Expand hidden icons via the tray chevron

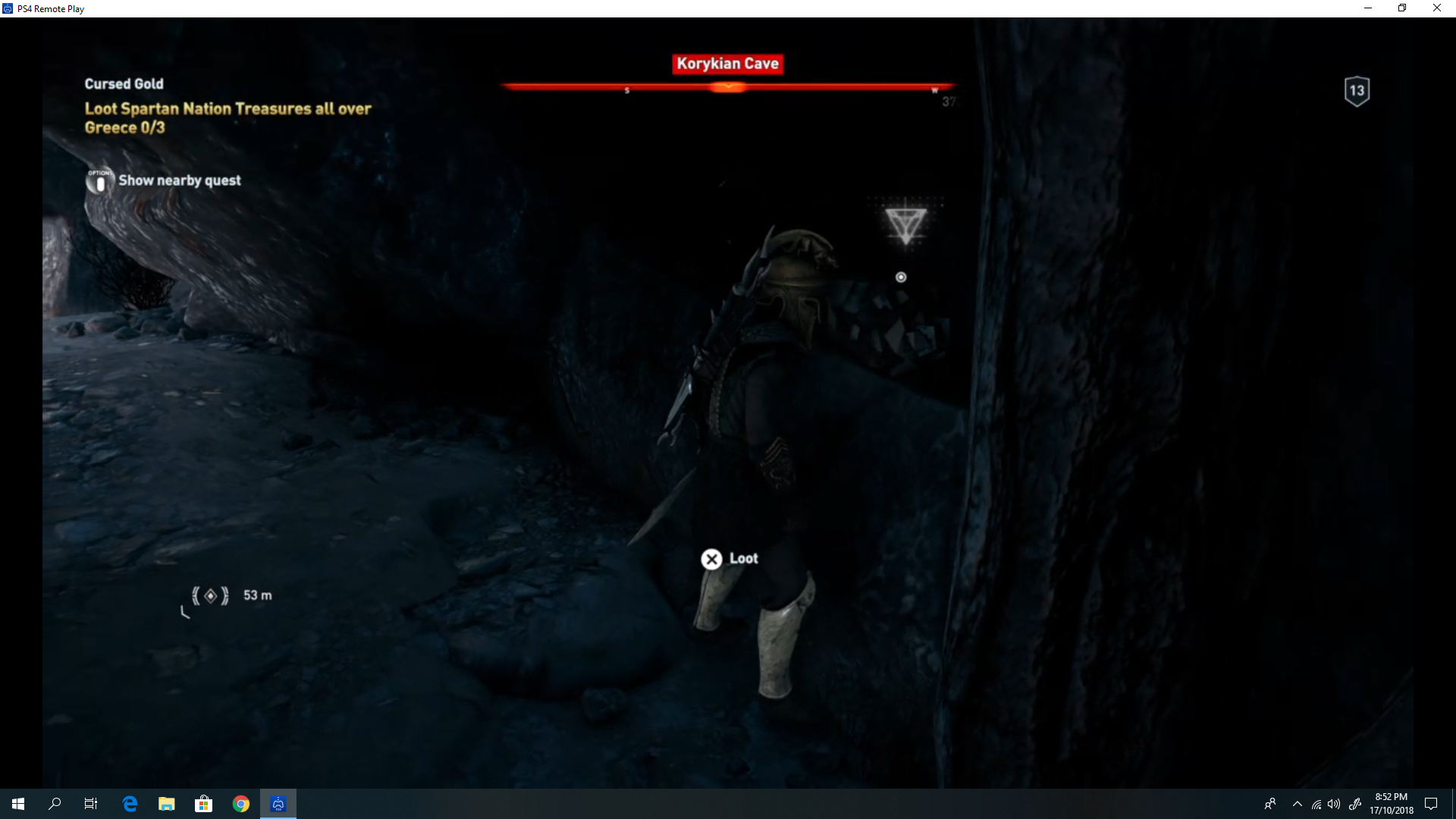tap(1297, 803)
